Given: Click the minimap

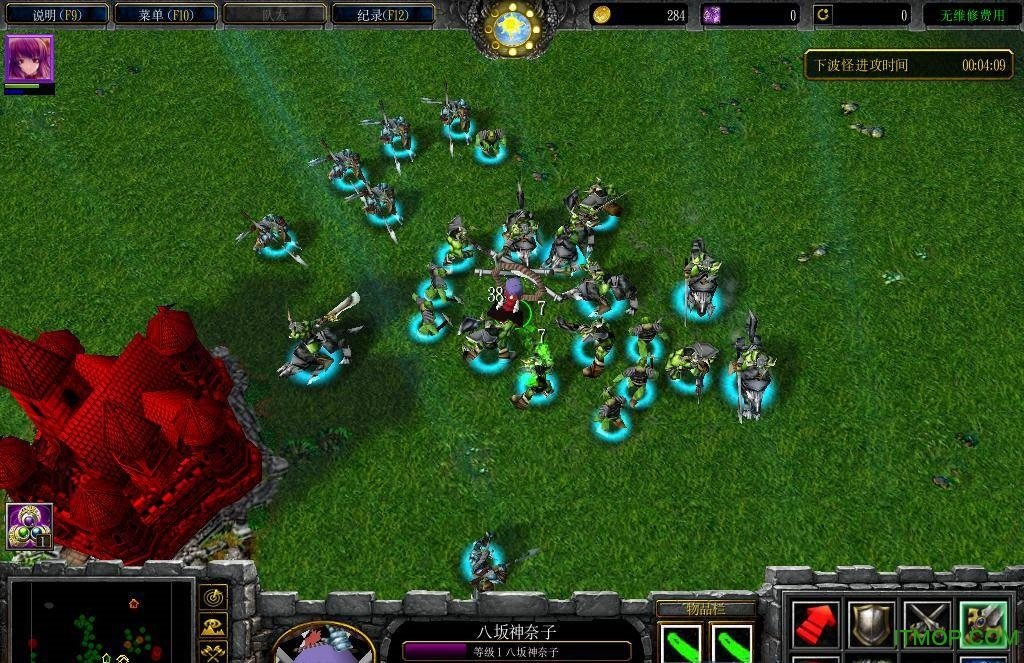Looking at the screenshot, I should click(98, 622).
